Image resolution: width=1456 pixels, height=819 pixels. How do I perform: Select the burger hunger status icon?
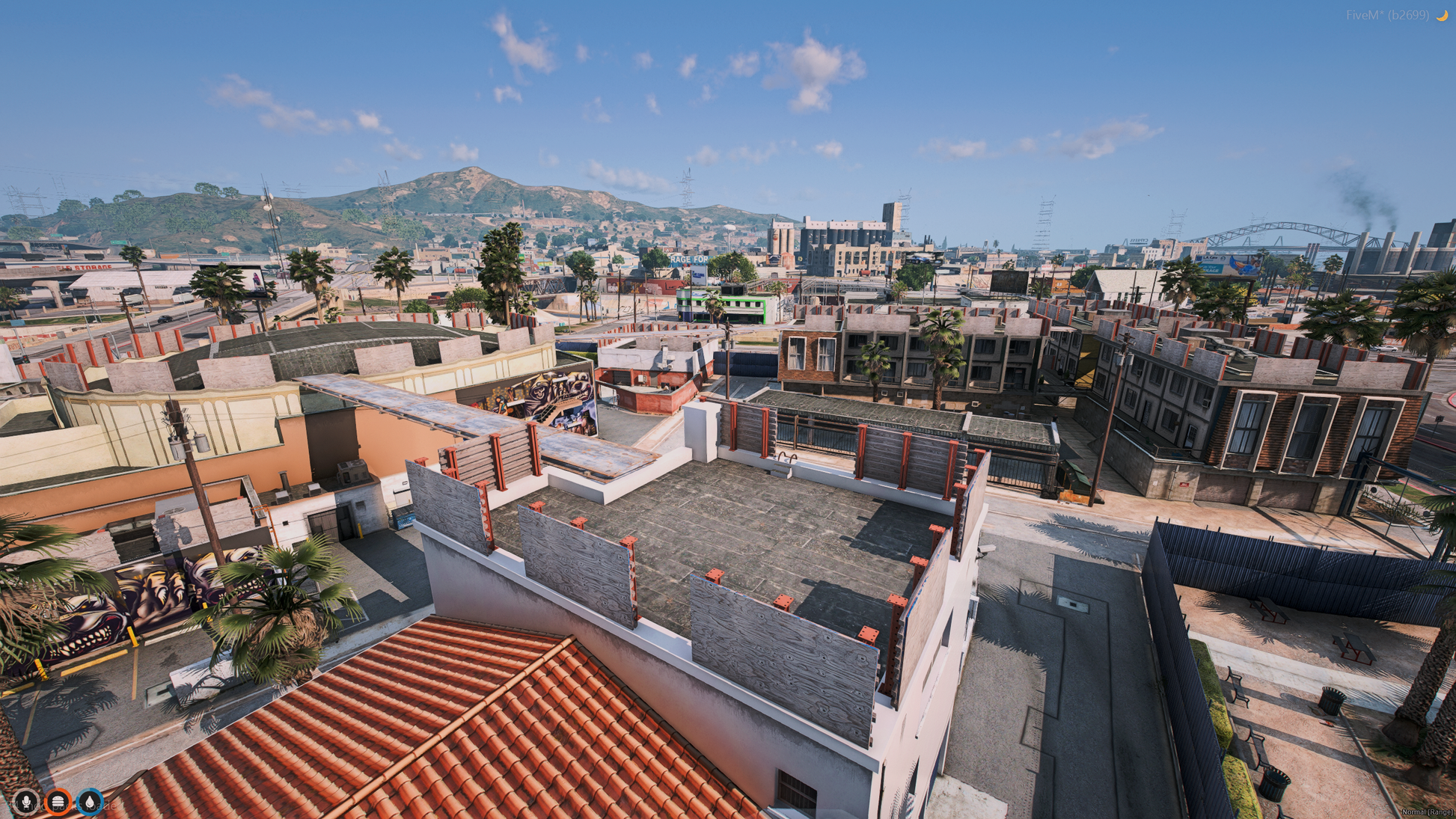click(58, 802)
